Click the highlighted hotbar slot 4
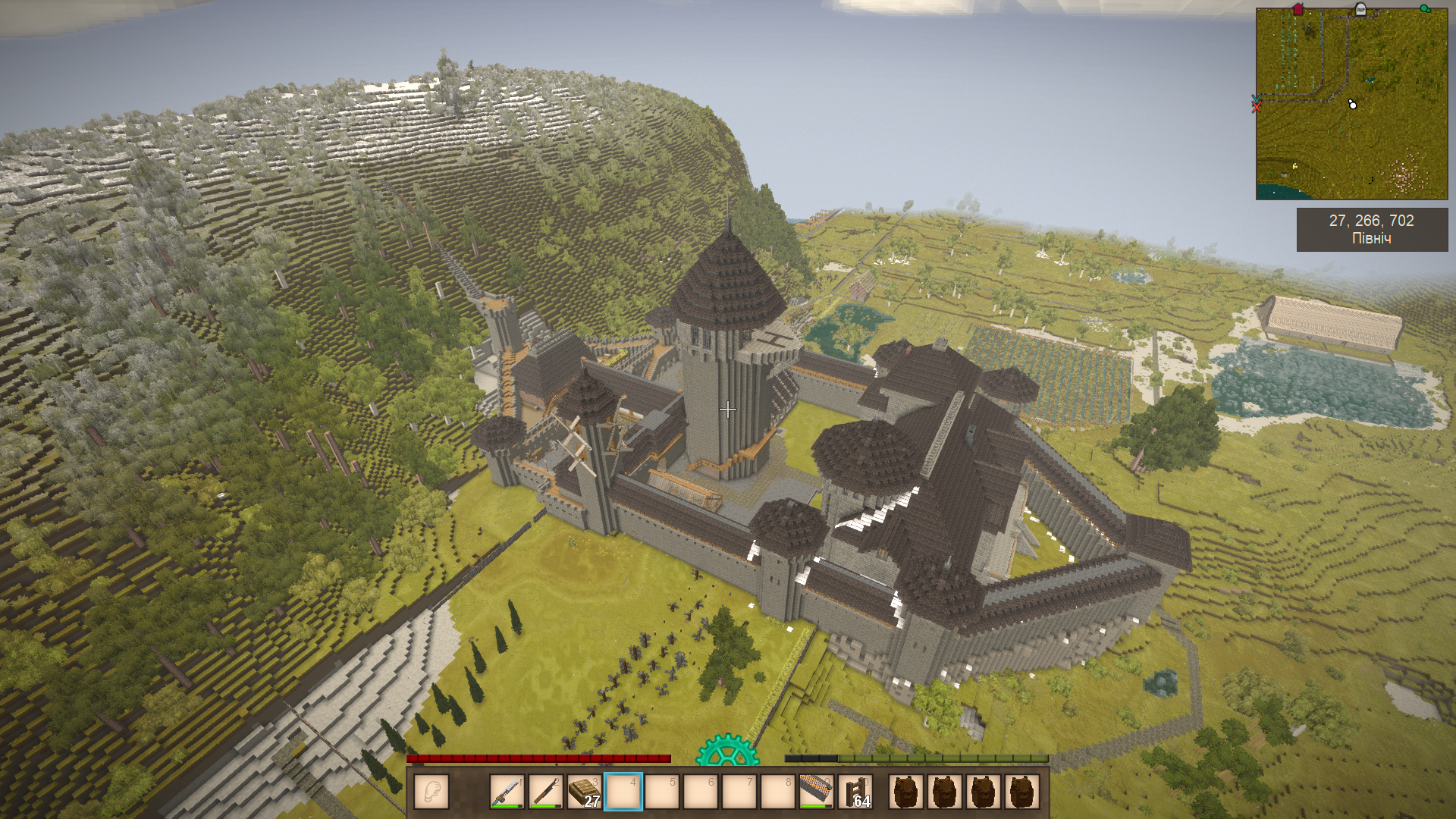The image size is (1456, 819). [623, 792]
